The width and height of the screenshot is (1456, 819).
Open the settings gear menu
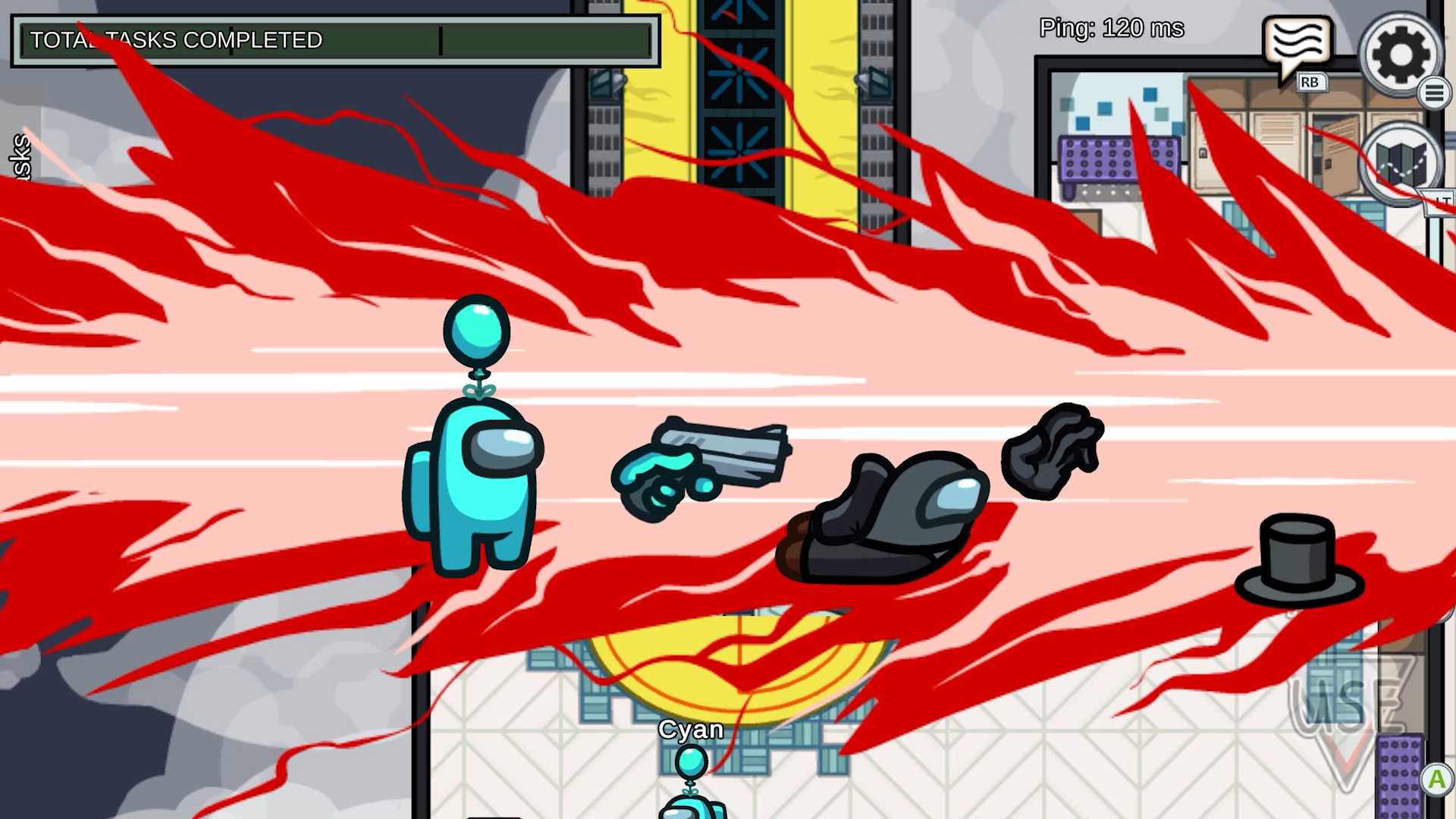(1400, 55)
